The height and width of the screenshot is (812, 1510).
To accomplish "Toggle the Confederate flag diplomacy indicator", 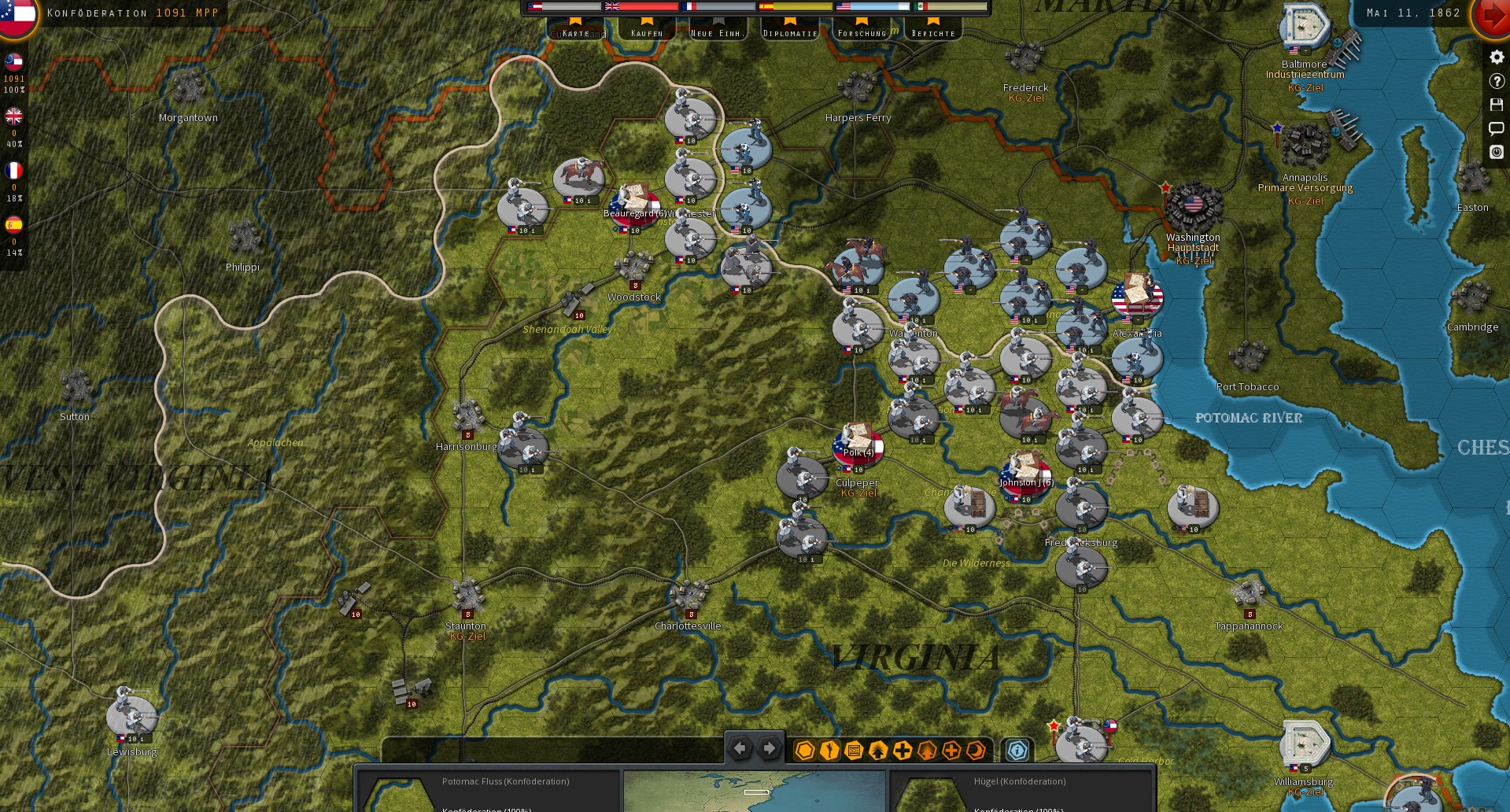I will click(x=13, y=62).
